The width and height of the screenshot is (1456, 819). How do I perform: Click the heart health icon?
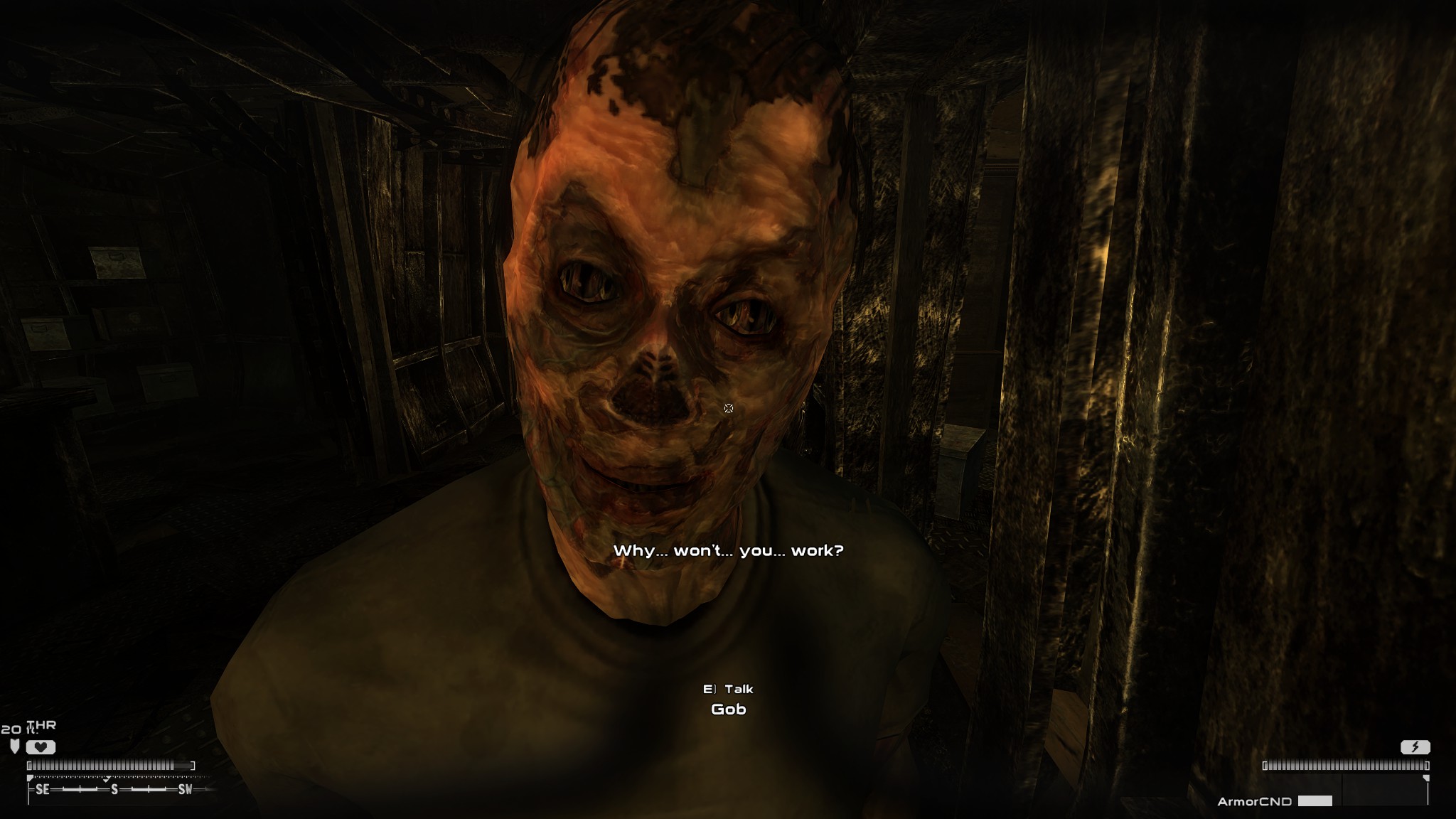point(41,746)
